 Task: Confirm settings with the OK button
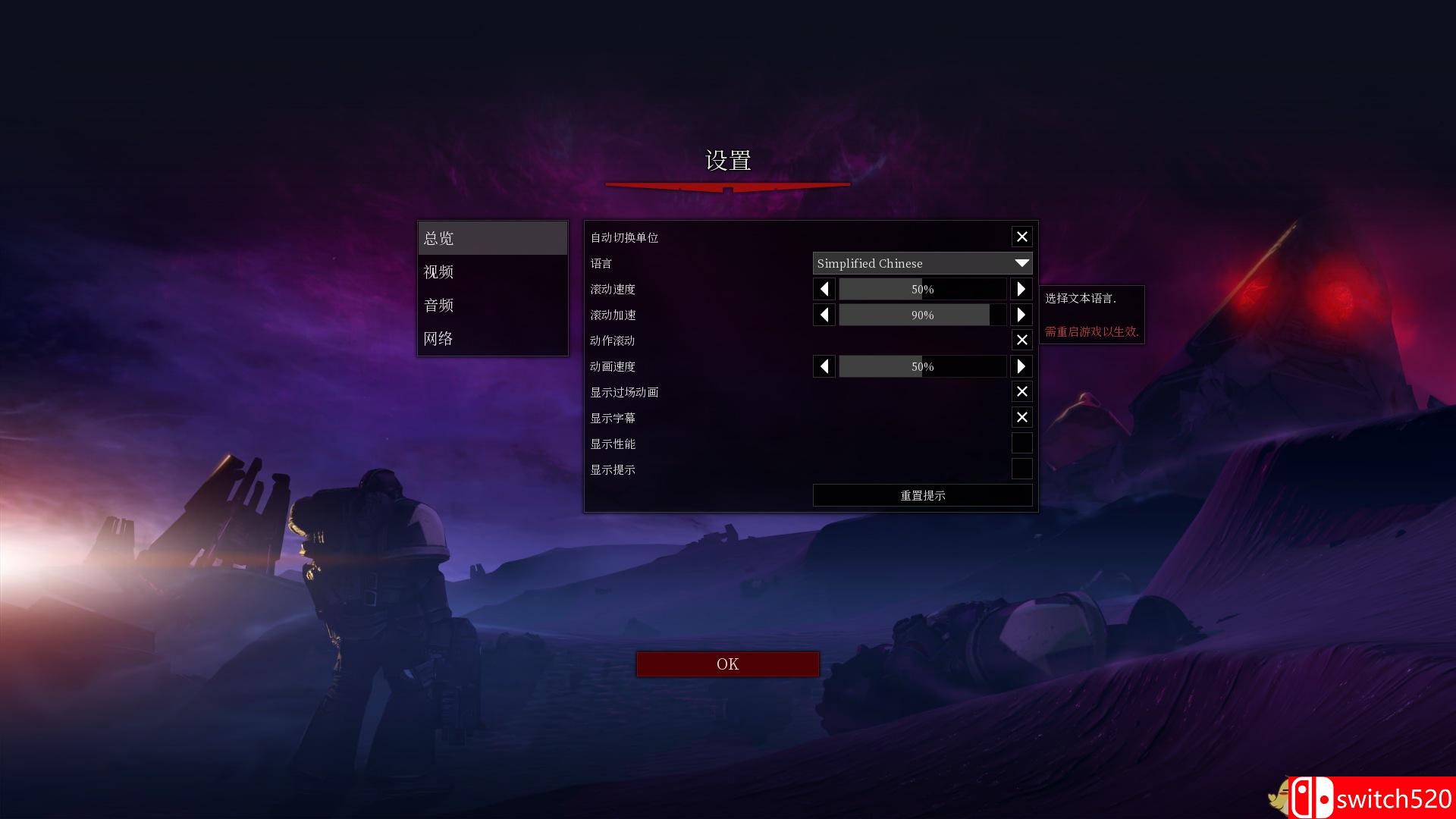click(727, 664)
